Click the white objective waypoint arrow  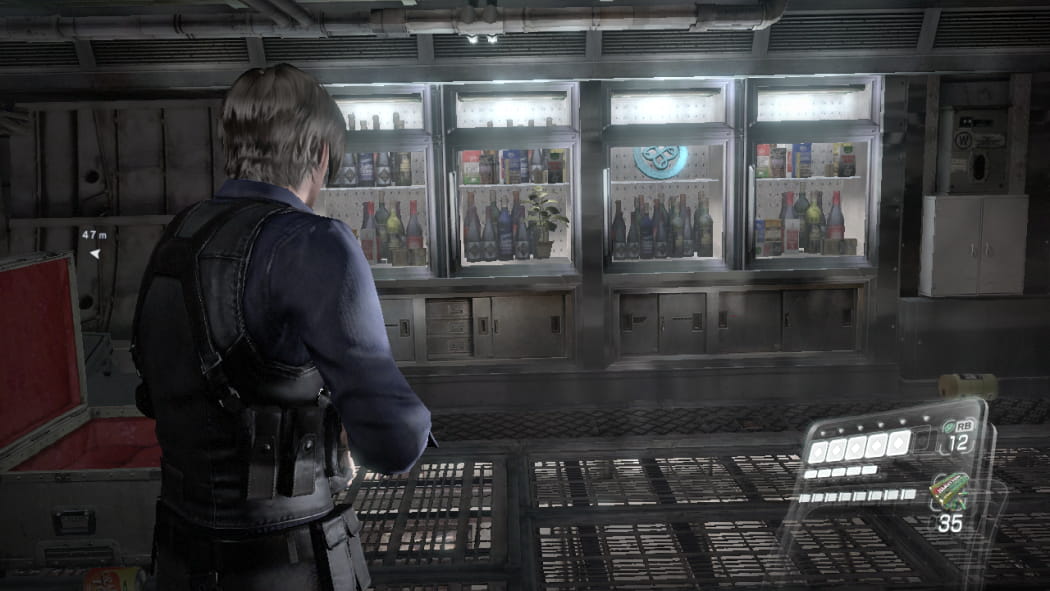(95, 254)
